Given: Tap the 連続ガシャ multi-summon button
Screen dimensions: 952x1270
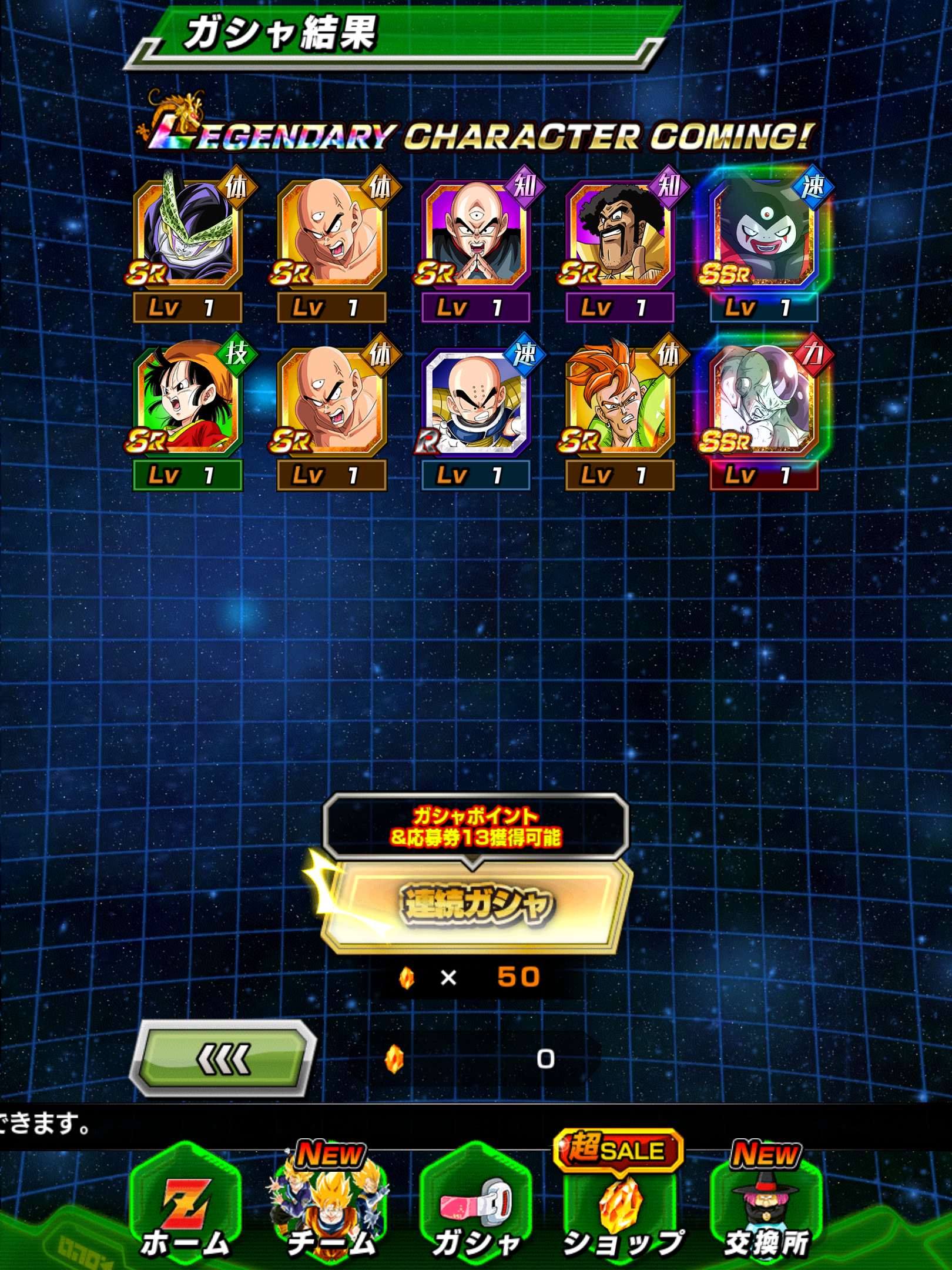Looking at the screenshot, I should [x=476, y=904].
